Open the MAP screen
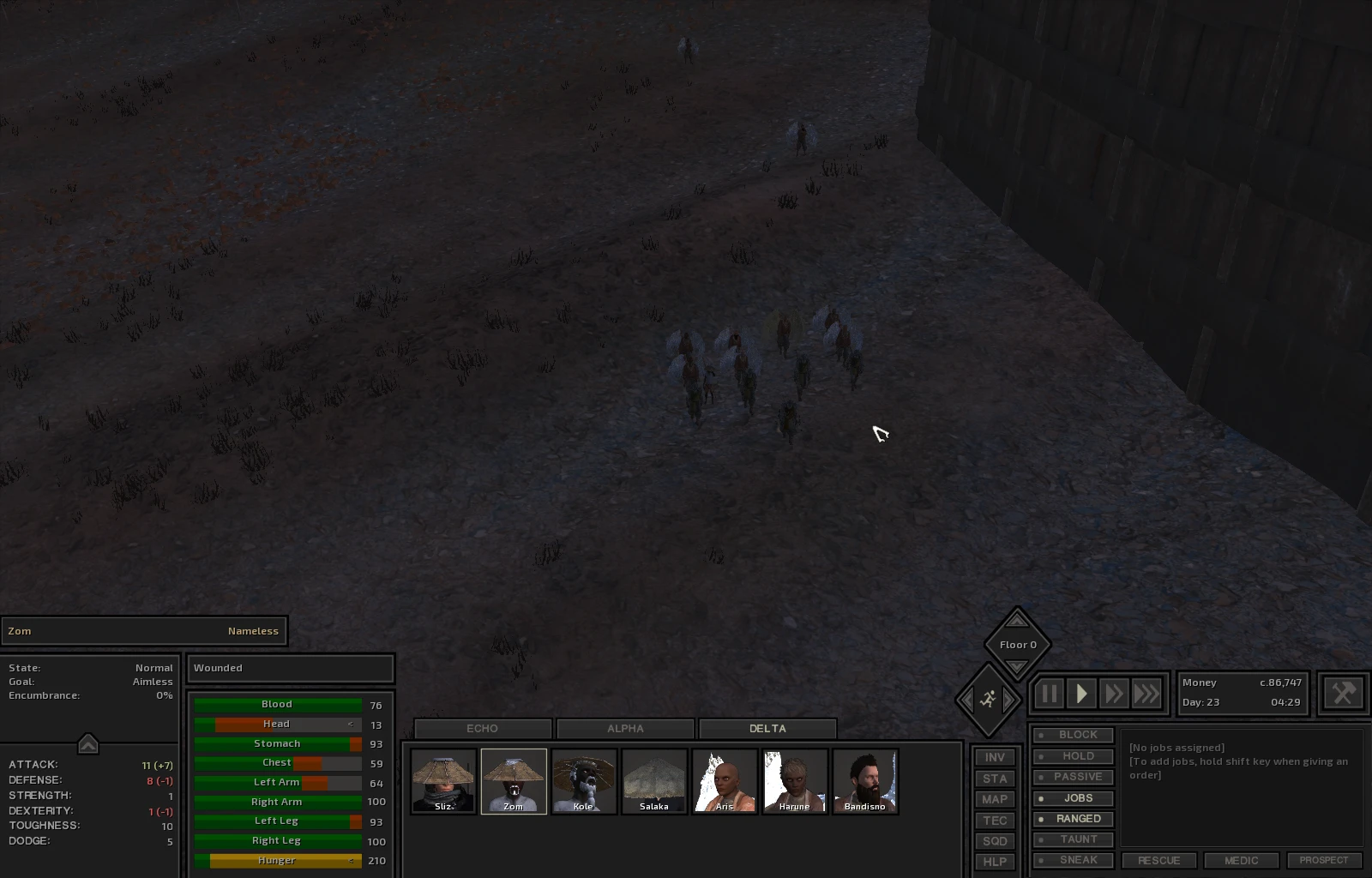1372x878 pixels. pyautogui.click(x=995, y=799)
